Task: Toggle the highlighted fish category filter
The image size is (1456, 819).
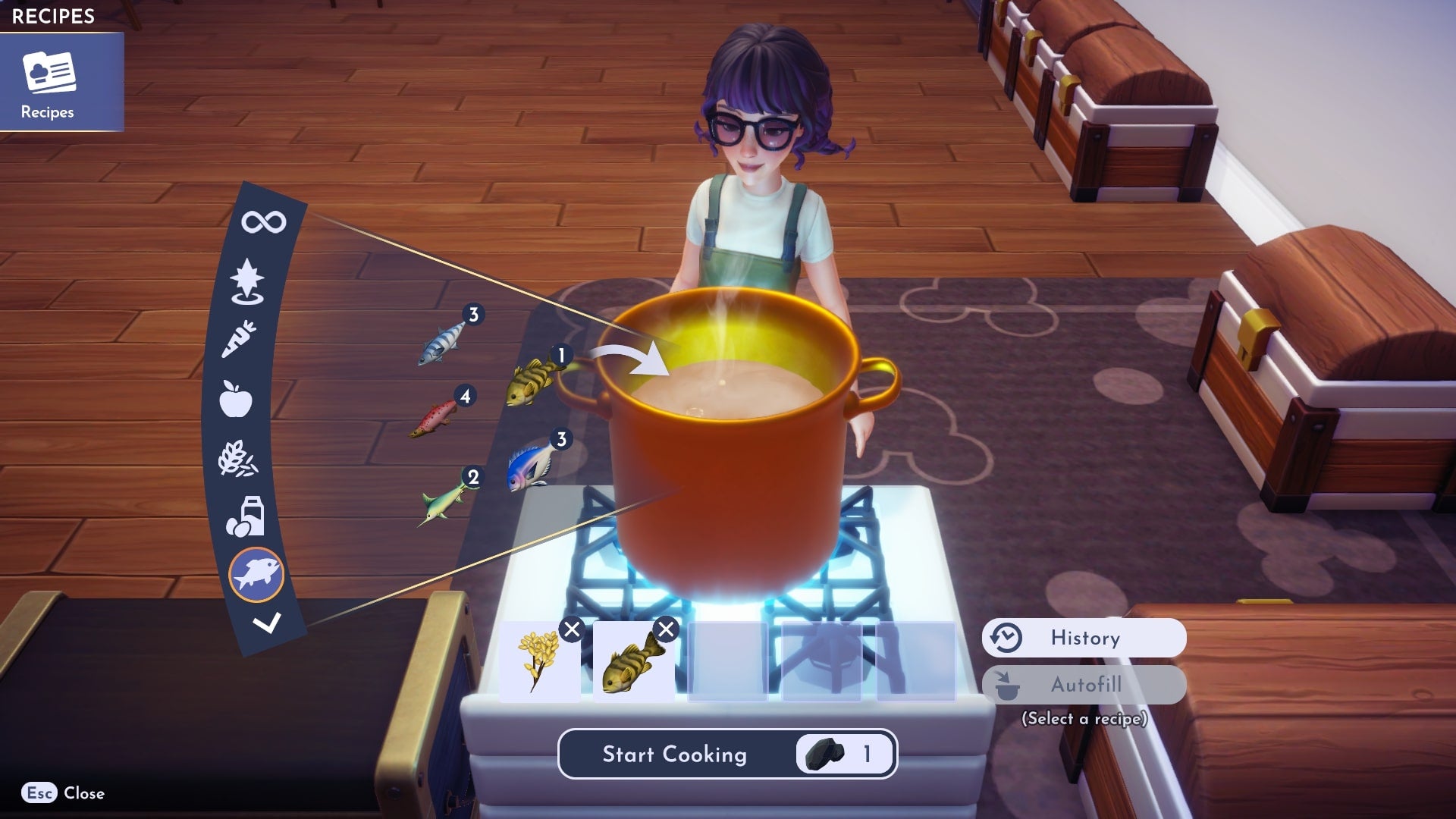Action: tap(258, 575)
